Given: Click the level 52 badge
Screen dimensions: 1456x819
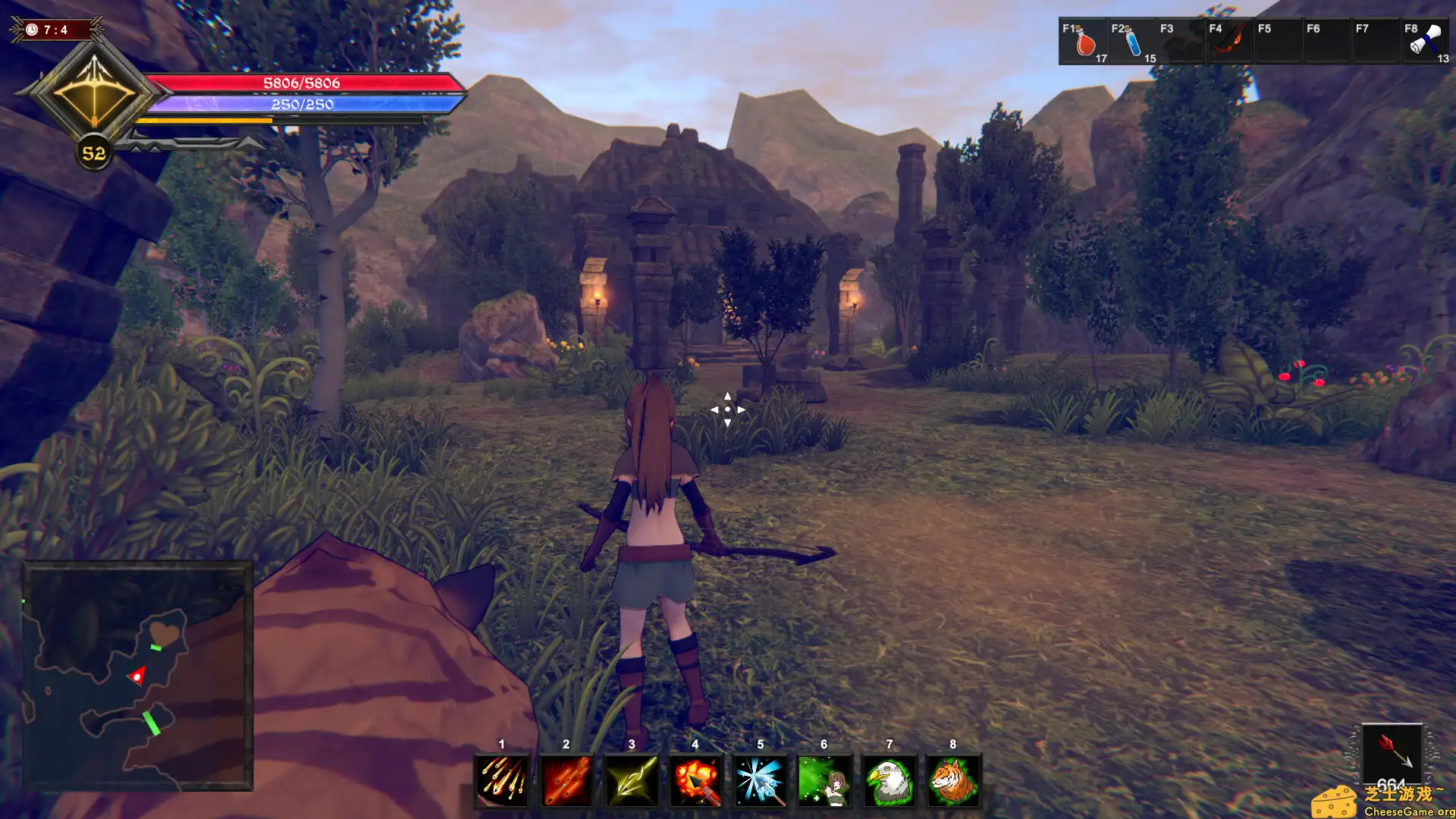Looking at the screenshot, I should click(x=93, y=152).
